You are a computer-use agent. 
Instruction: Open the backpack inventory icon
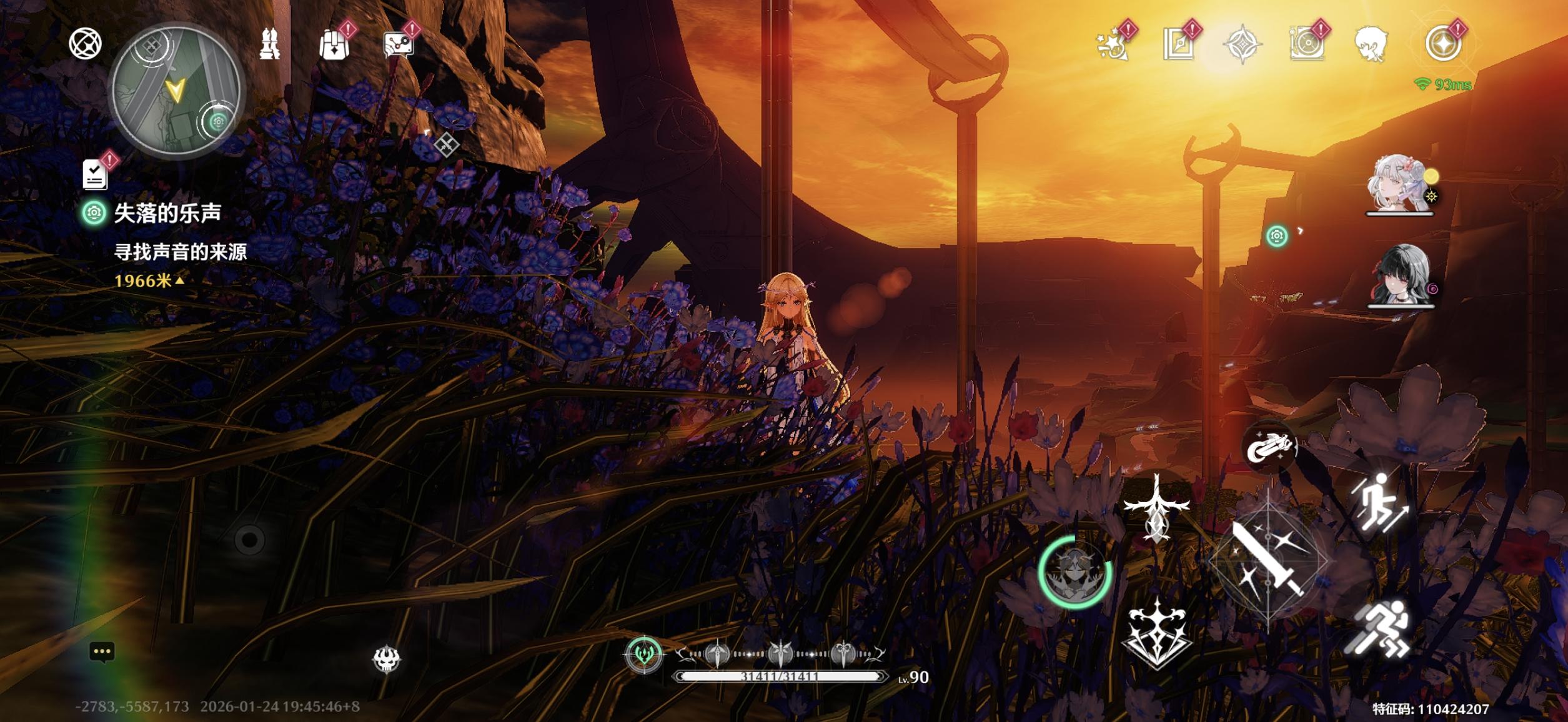(334, 44)
